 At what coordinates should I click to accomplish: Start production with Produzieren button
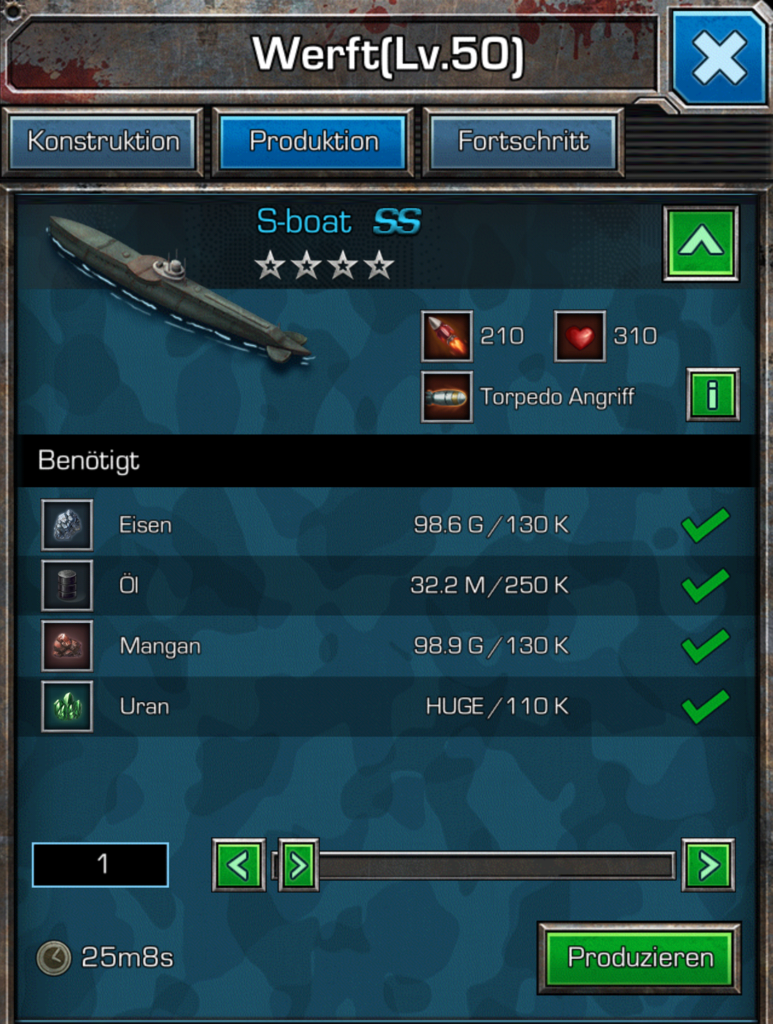640,958
